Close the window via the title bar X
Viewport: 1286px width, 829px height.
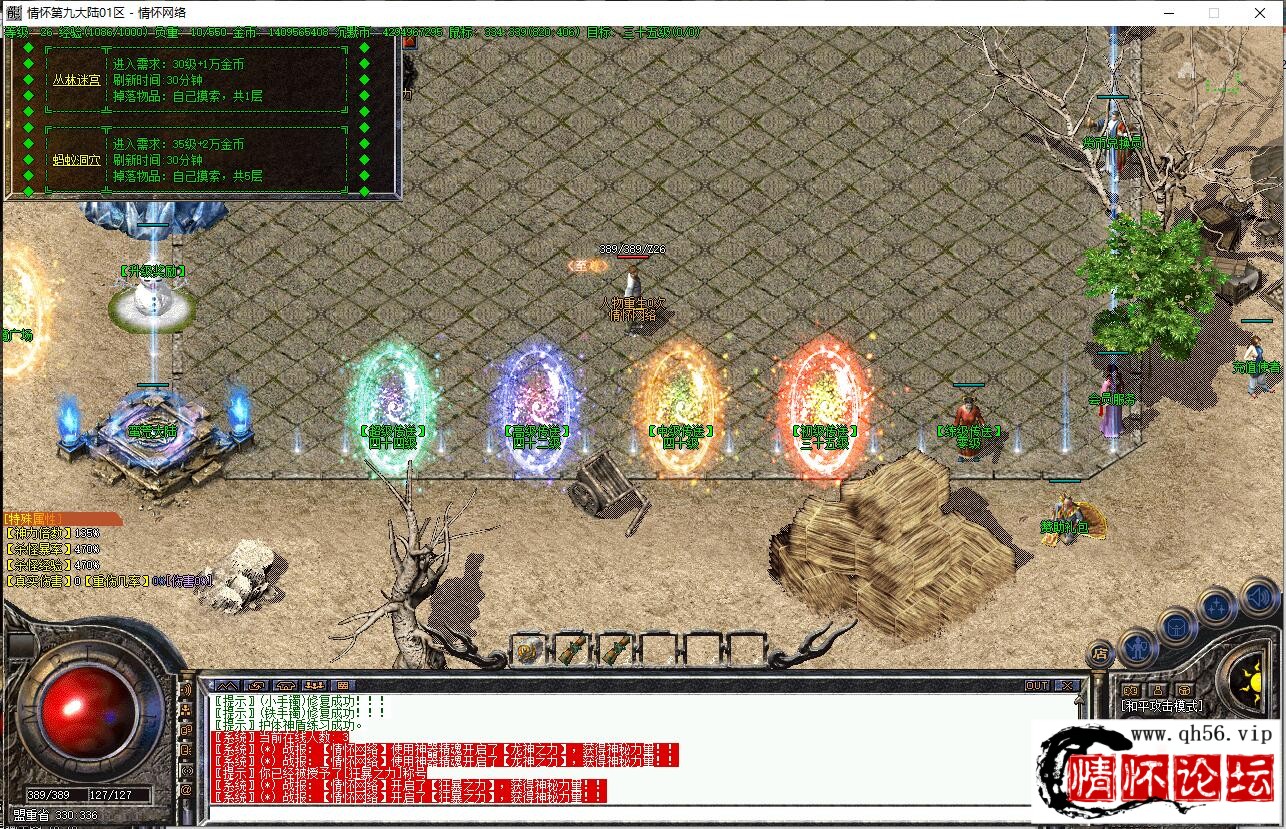pos(1260,13)
